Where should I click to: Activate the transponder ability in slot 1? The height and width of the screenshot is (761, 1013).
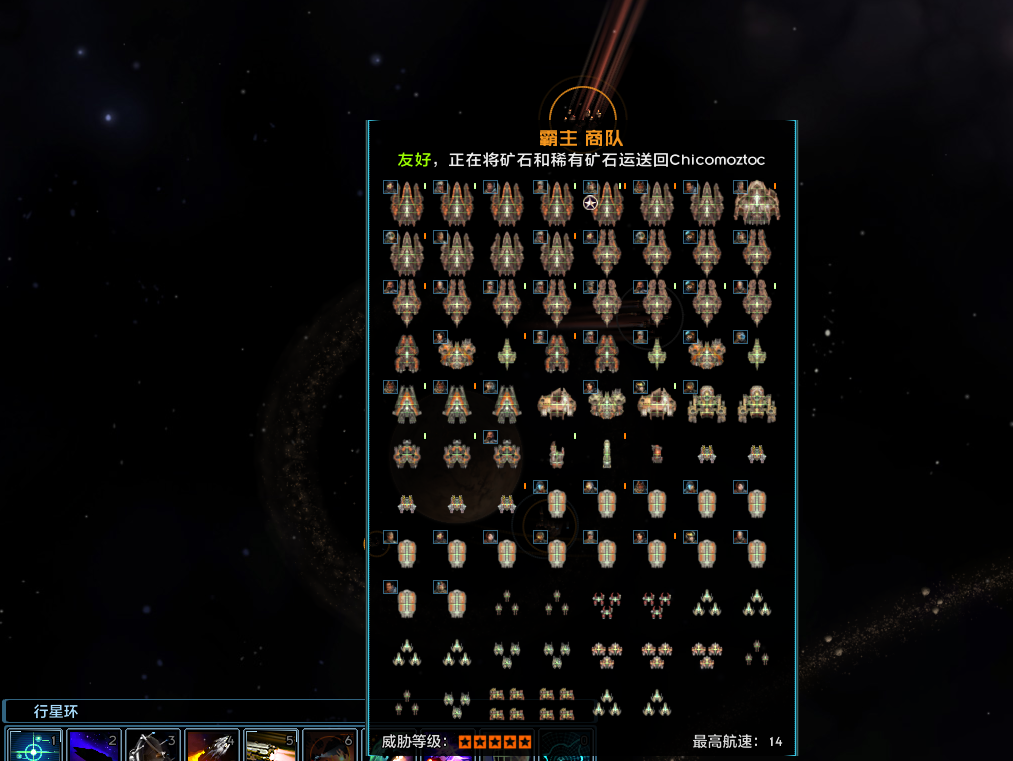35,746
